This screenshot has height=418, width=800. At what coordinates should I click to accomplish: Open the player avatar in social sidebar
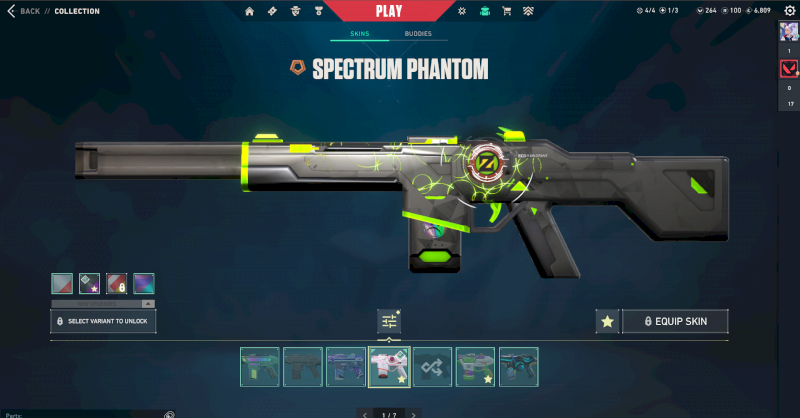coord(788,33)
